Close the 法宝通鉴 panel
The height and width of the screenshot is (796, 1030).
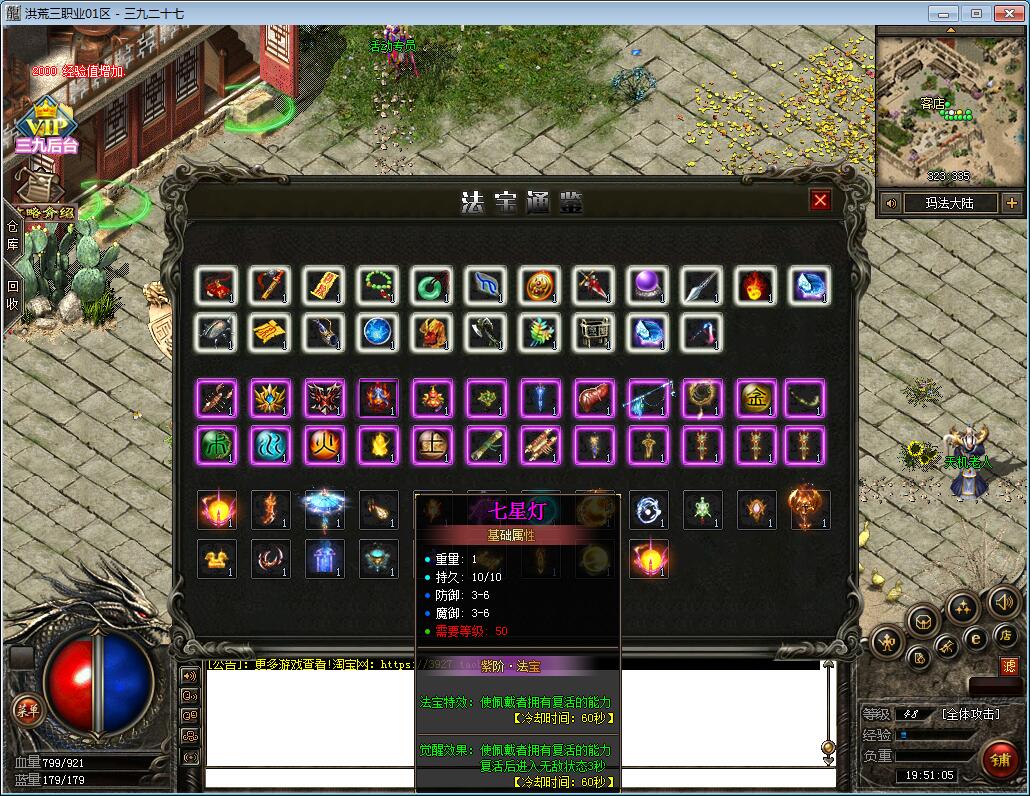pos(820,201)
